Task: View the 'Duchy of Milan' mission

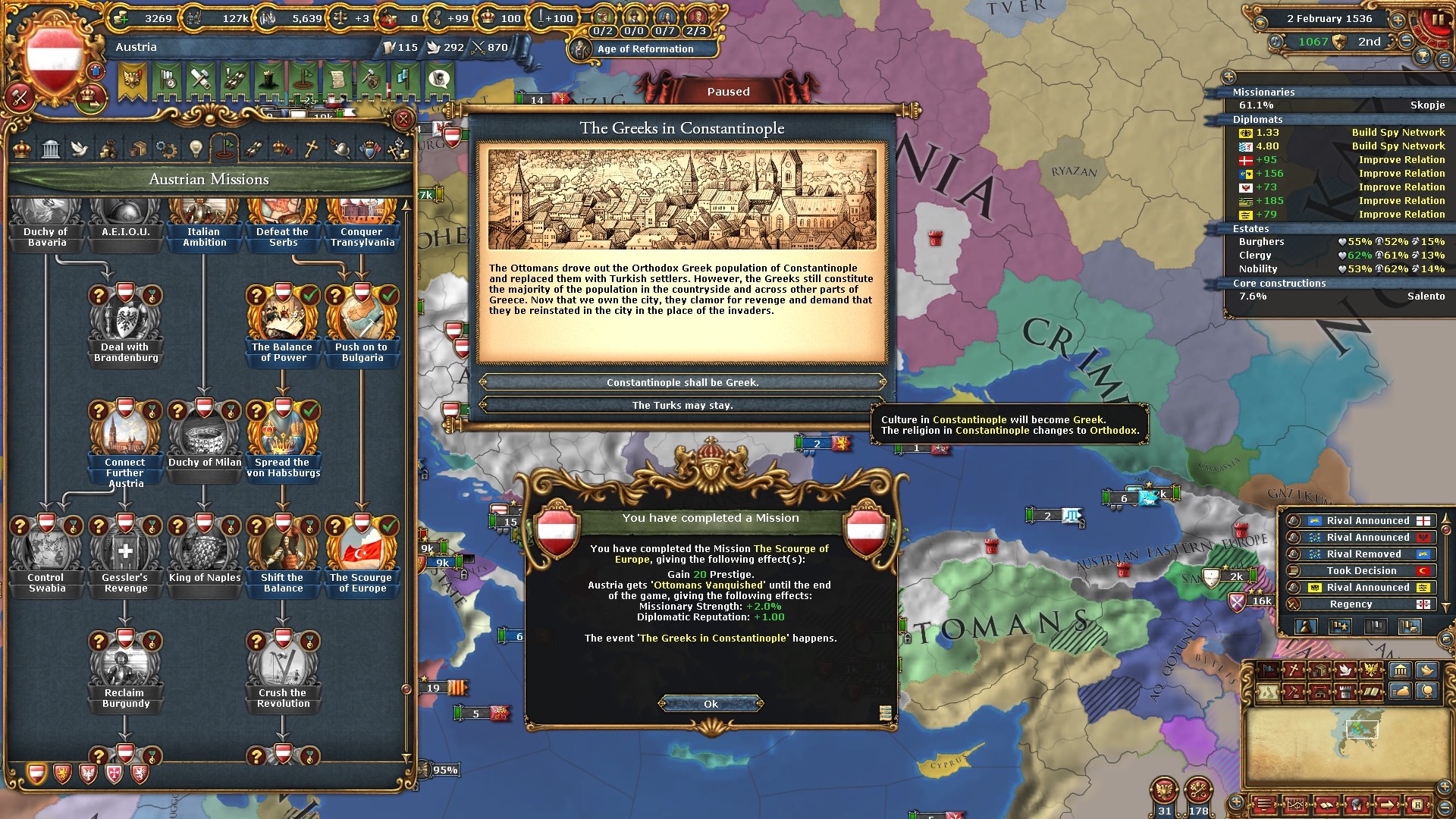Action: click(x=205, y=434)
